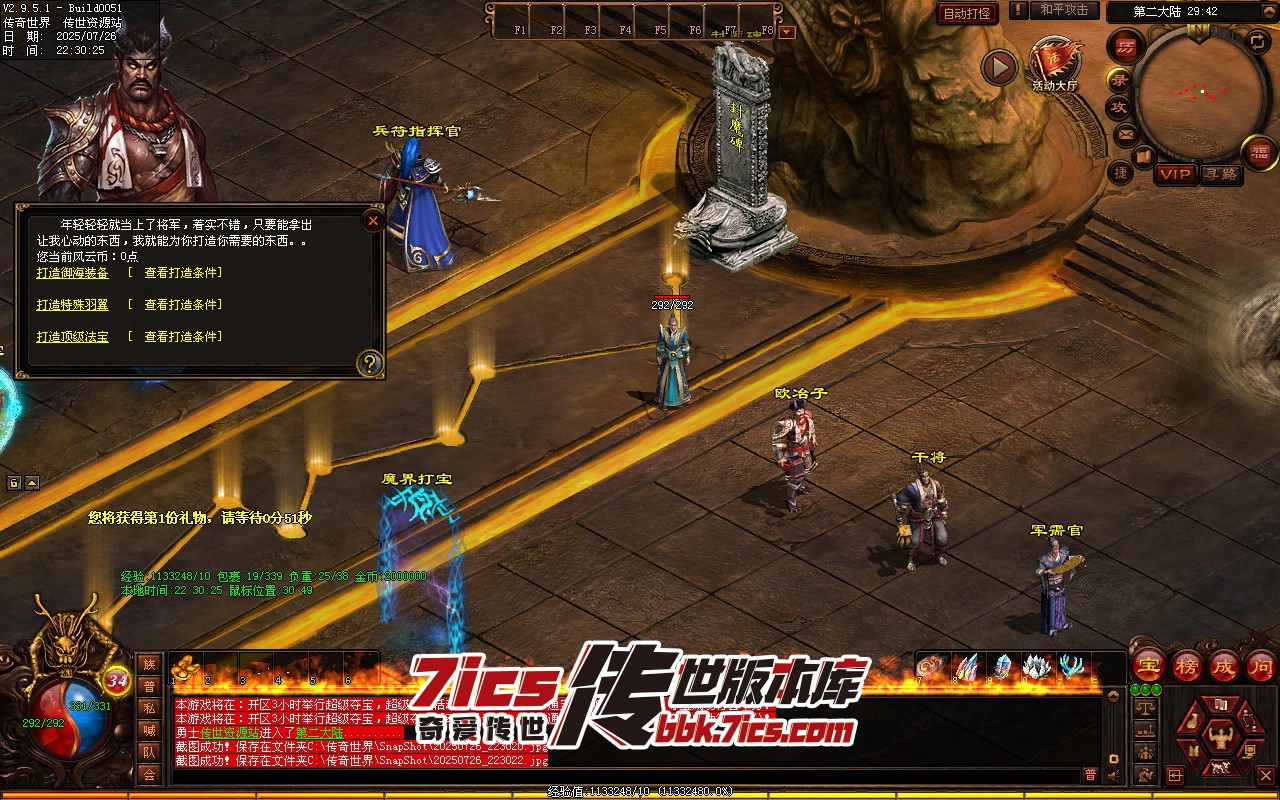
Task: Open character panel muscular figure icon
Action: tap(1220, 738)
